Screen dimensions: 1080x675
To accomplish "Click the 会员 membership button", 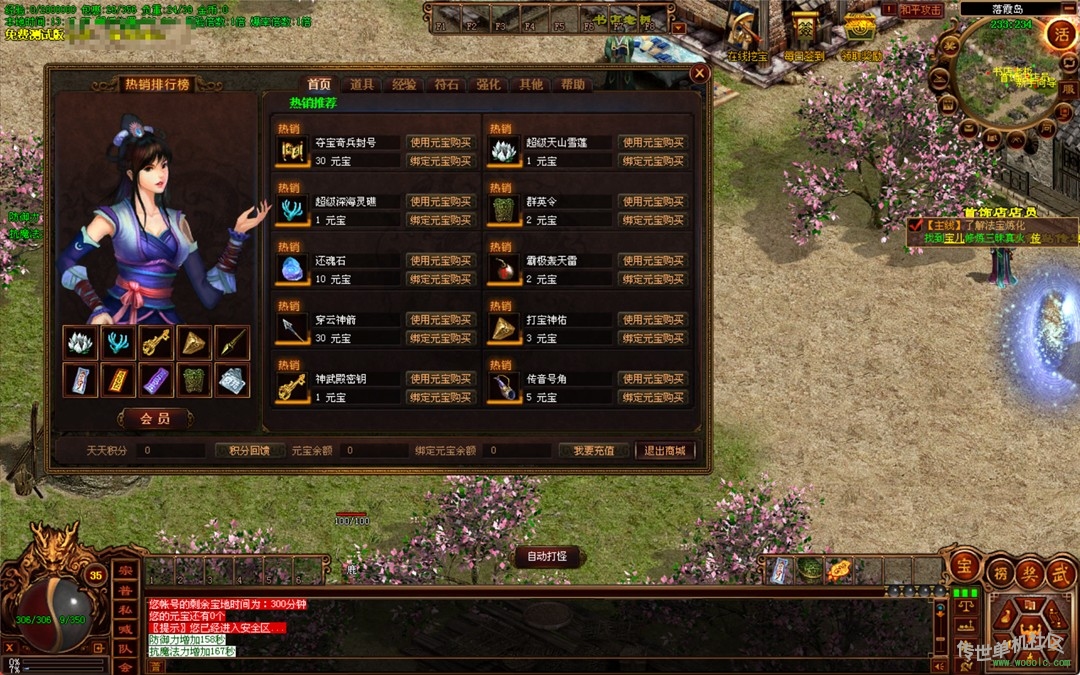I will coord(154,418).
